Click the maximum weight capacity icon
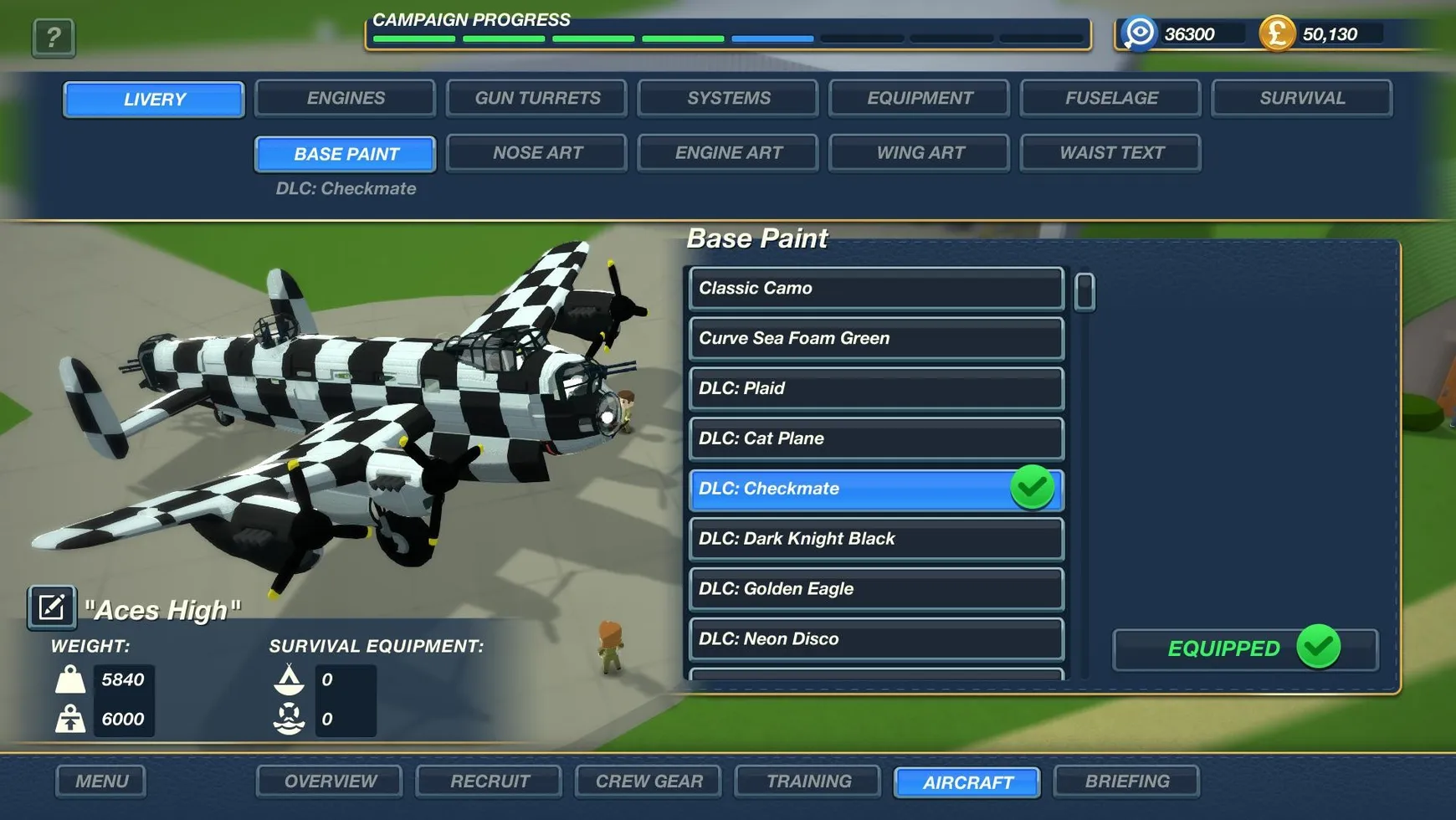This screenshot has height=820, width=1456. [x=71, y=719]
